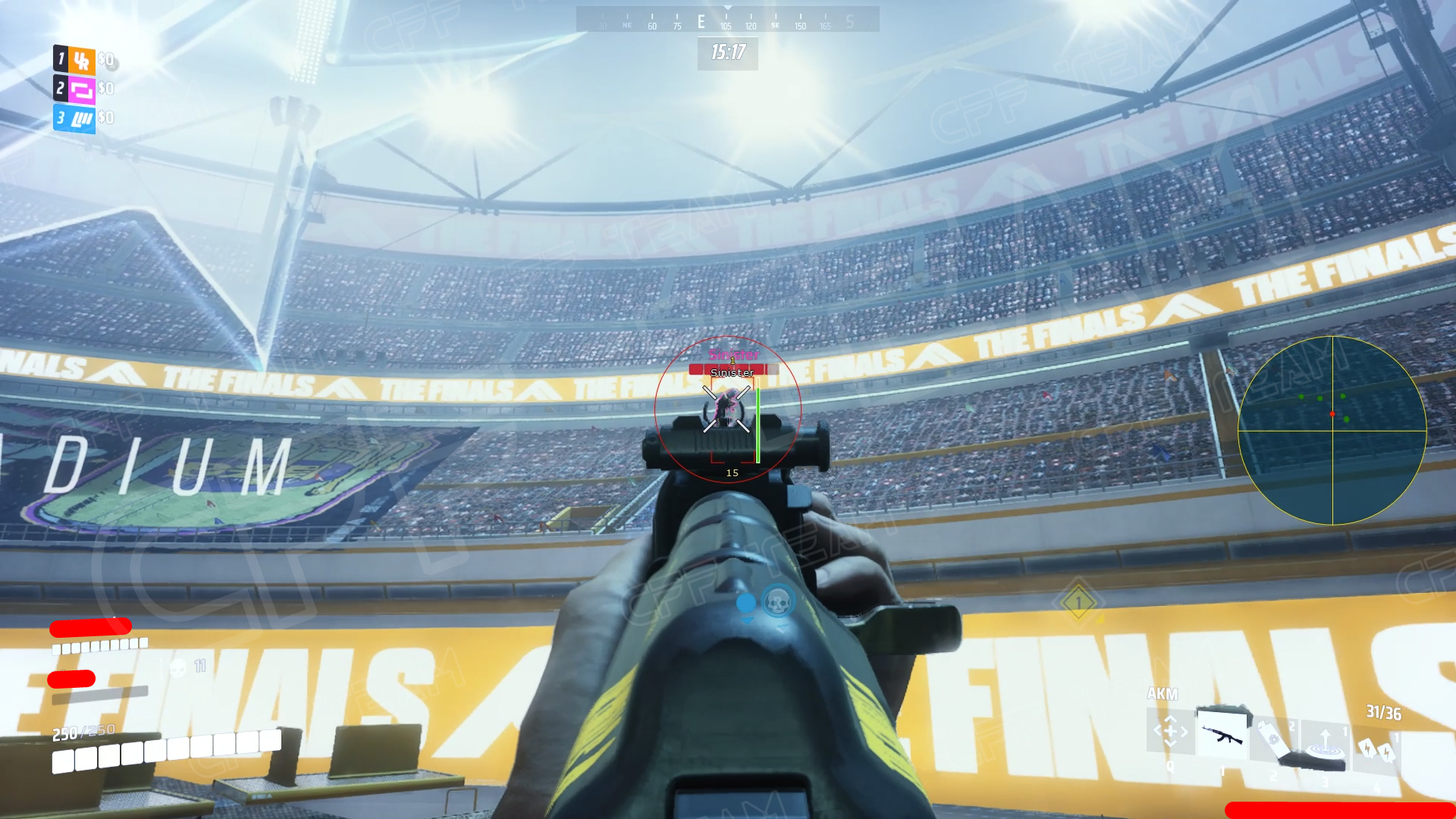Select the orange first-place team badge

(81, 60)
